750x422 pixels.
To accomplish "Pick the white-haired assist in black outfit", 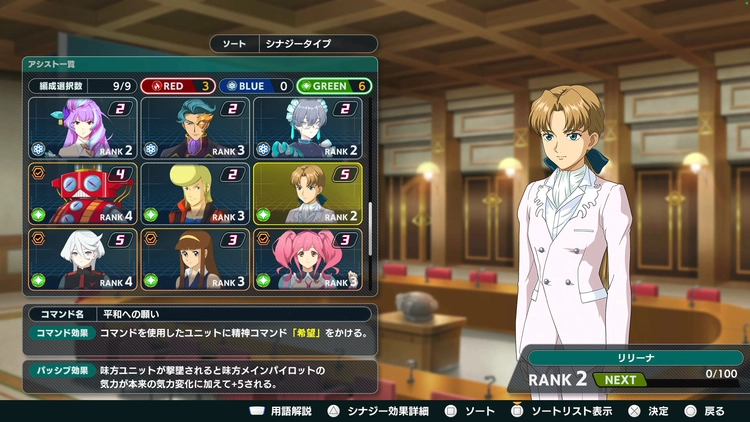I will click(x=83, y=259).
